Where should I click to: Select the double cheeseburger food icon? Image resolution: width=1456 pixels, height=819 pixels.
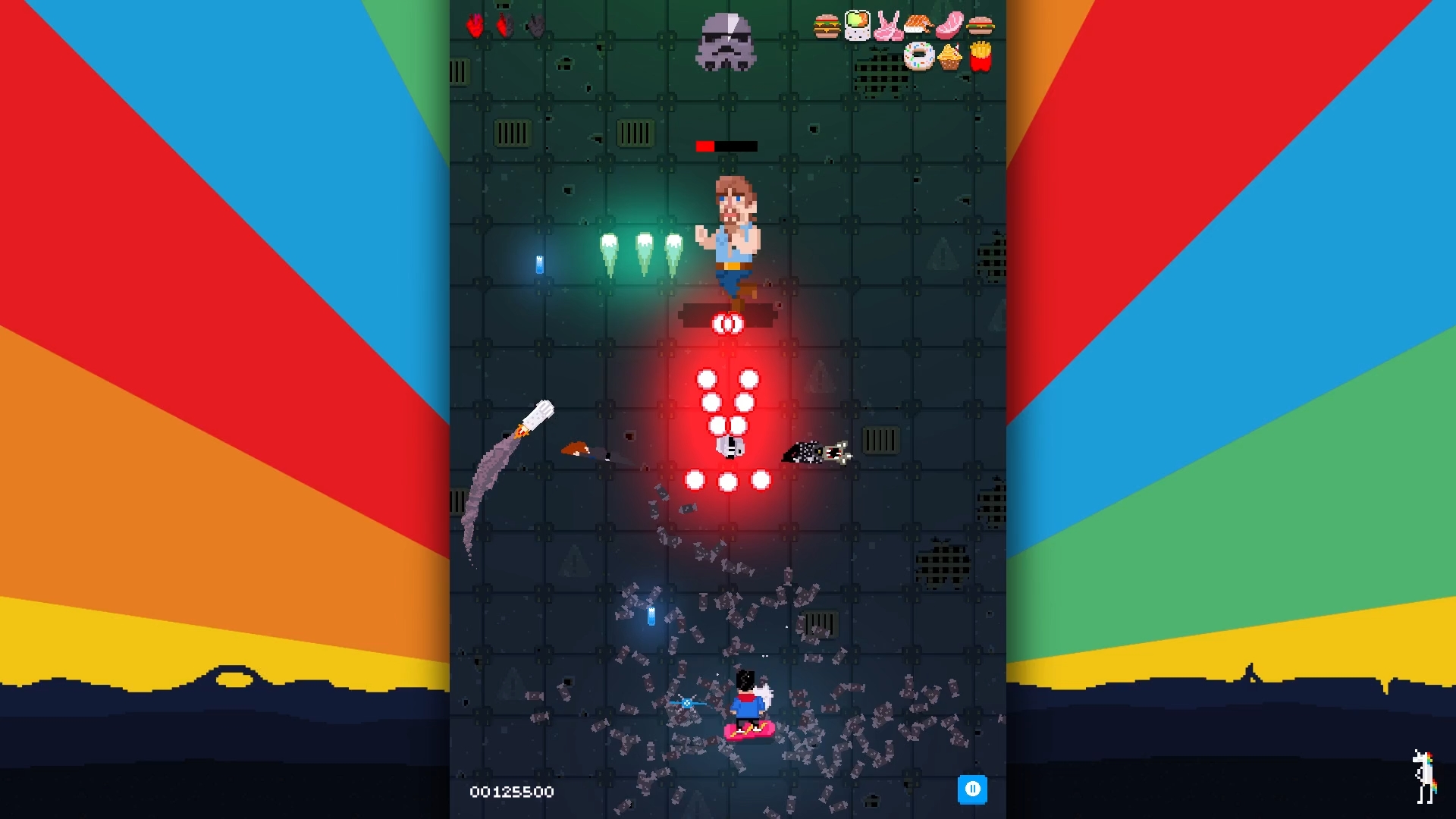coord(827,26)
